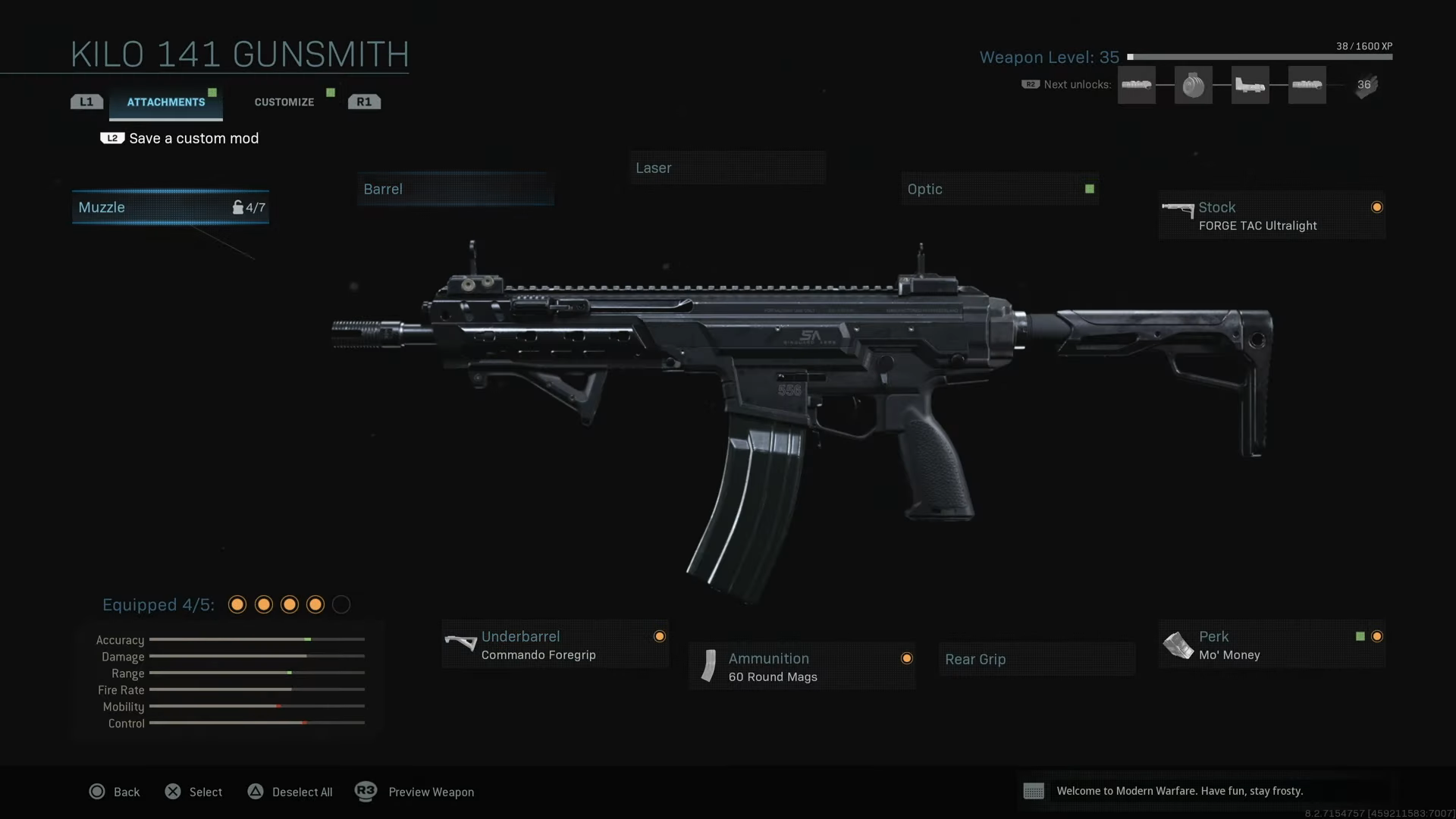Choose the Mo' Money Perk slot
This screenshot has height=819, width=1456.
click(x=1271, y=645)
